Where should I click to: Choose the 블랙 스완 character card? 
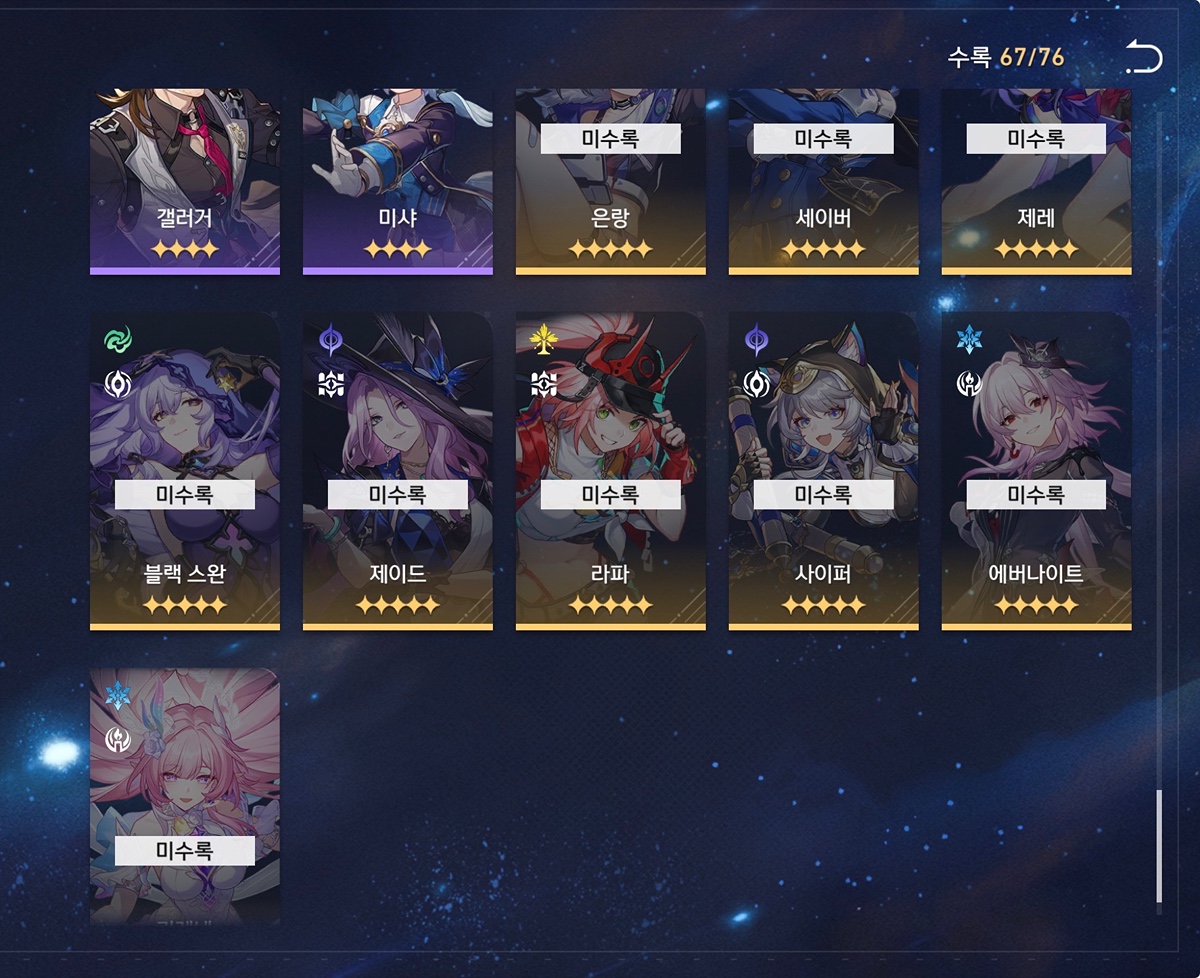[x=185, y=471]
